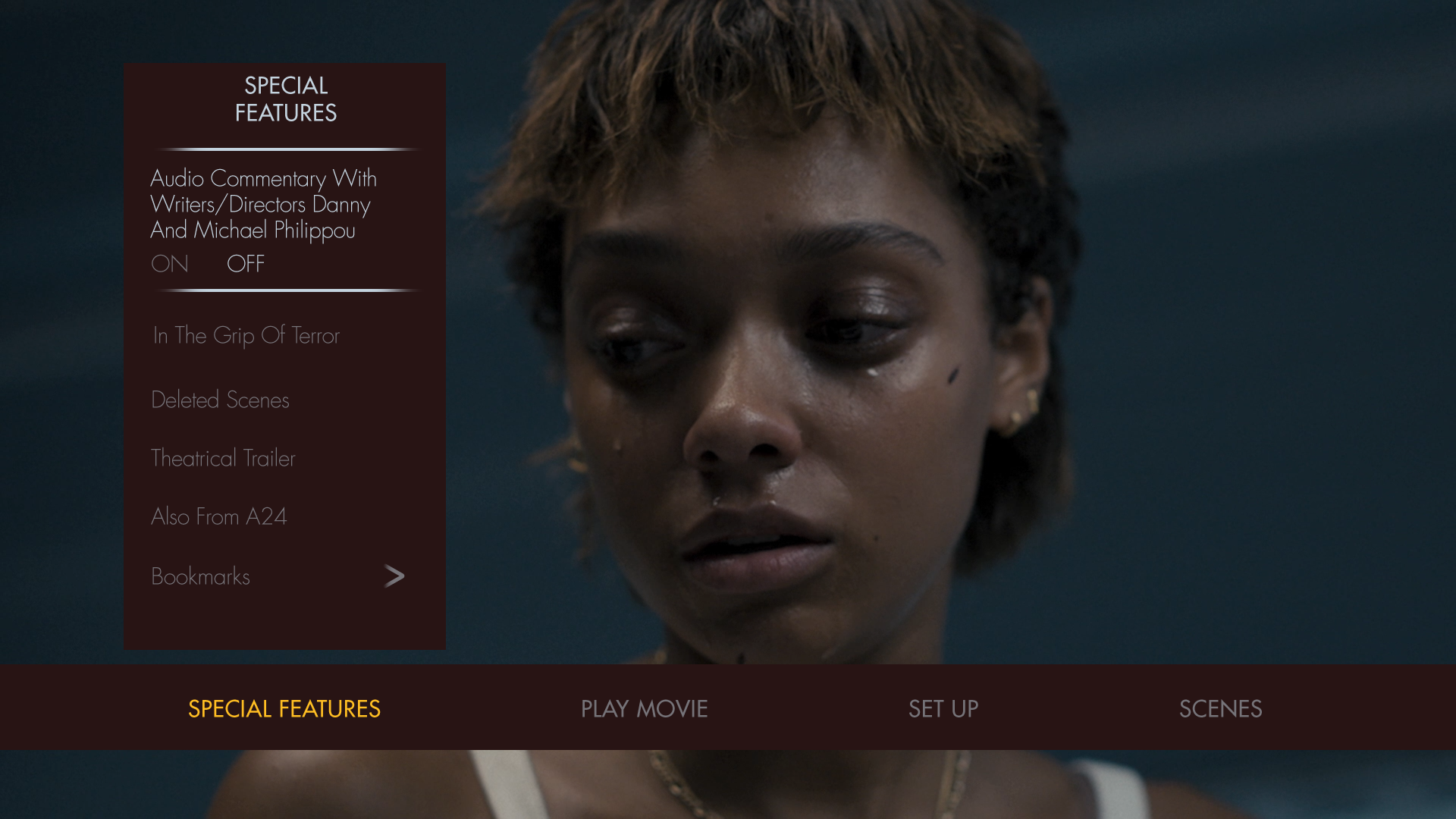Screen dimensions: 1456x819
Task: Select Deleted Scenes
Action: pyautogui.click(x=220, y=400)
